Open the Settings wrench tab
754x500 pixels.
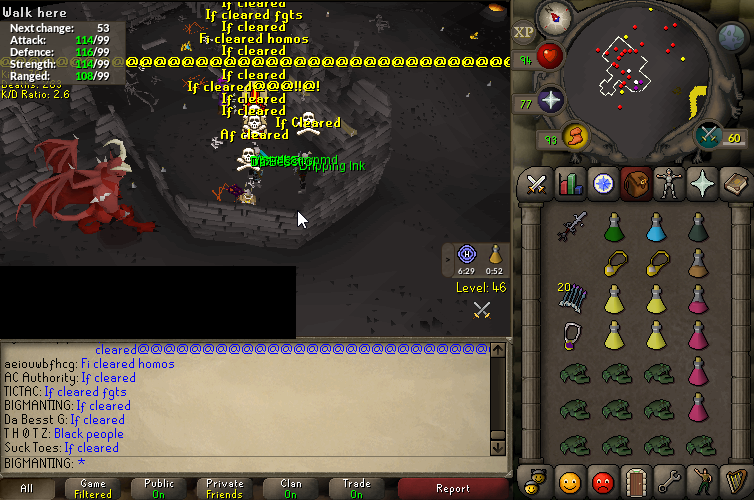pyautogui.click(x=668, y=481)
